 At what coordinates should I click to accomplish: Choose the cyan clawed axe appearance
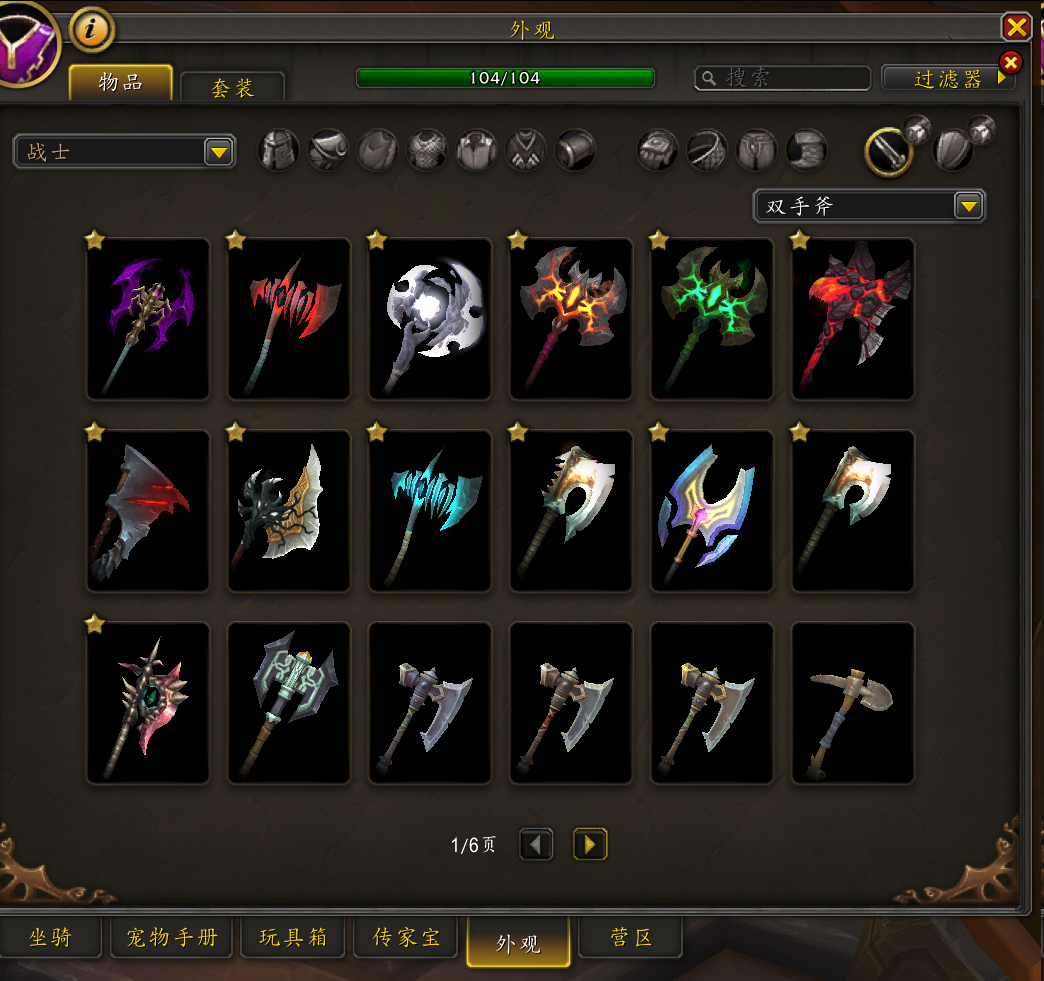tap(430, 511)
